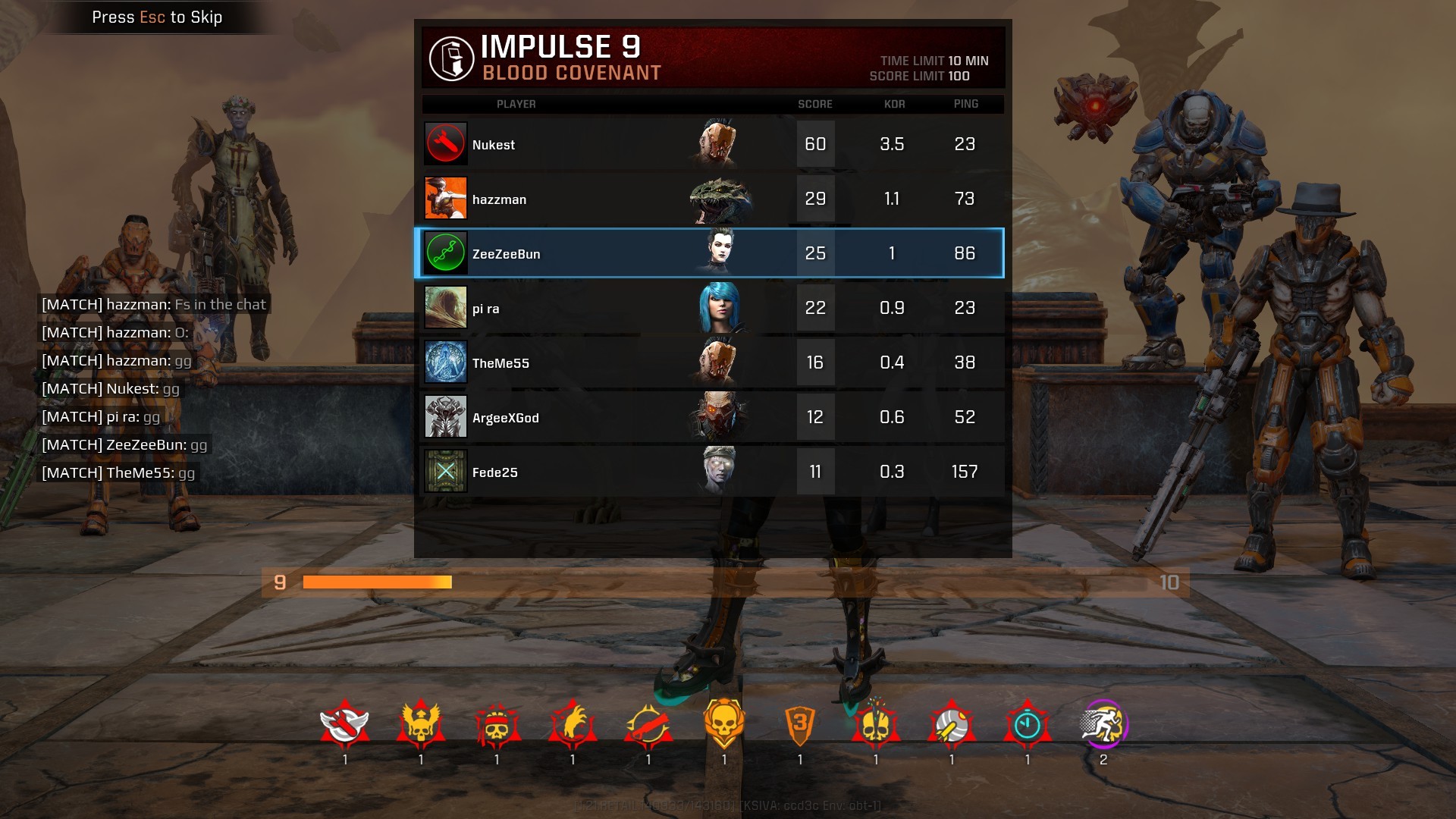
Task: Select the purple running figure medal
Action: (1103, 724)
